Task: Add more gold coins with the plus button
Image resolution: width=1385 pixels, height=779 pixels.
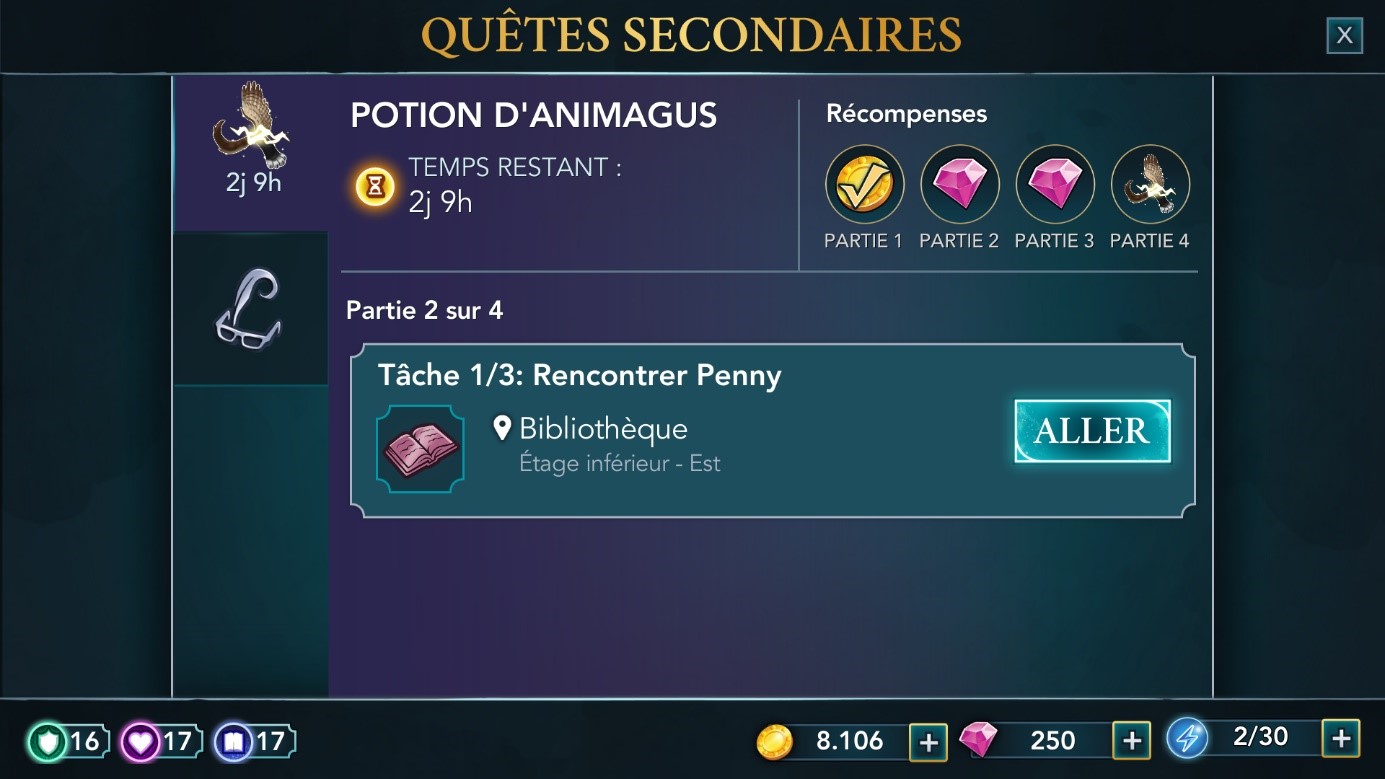Action: coord(928,741)
